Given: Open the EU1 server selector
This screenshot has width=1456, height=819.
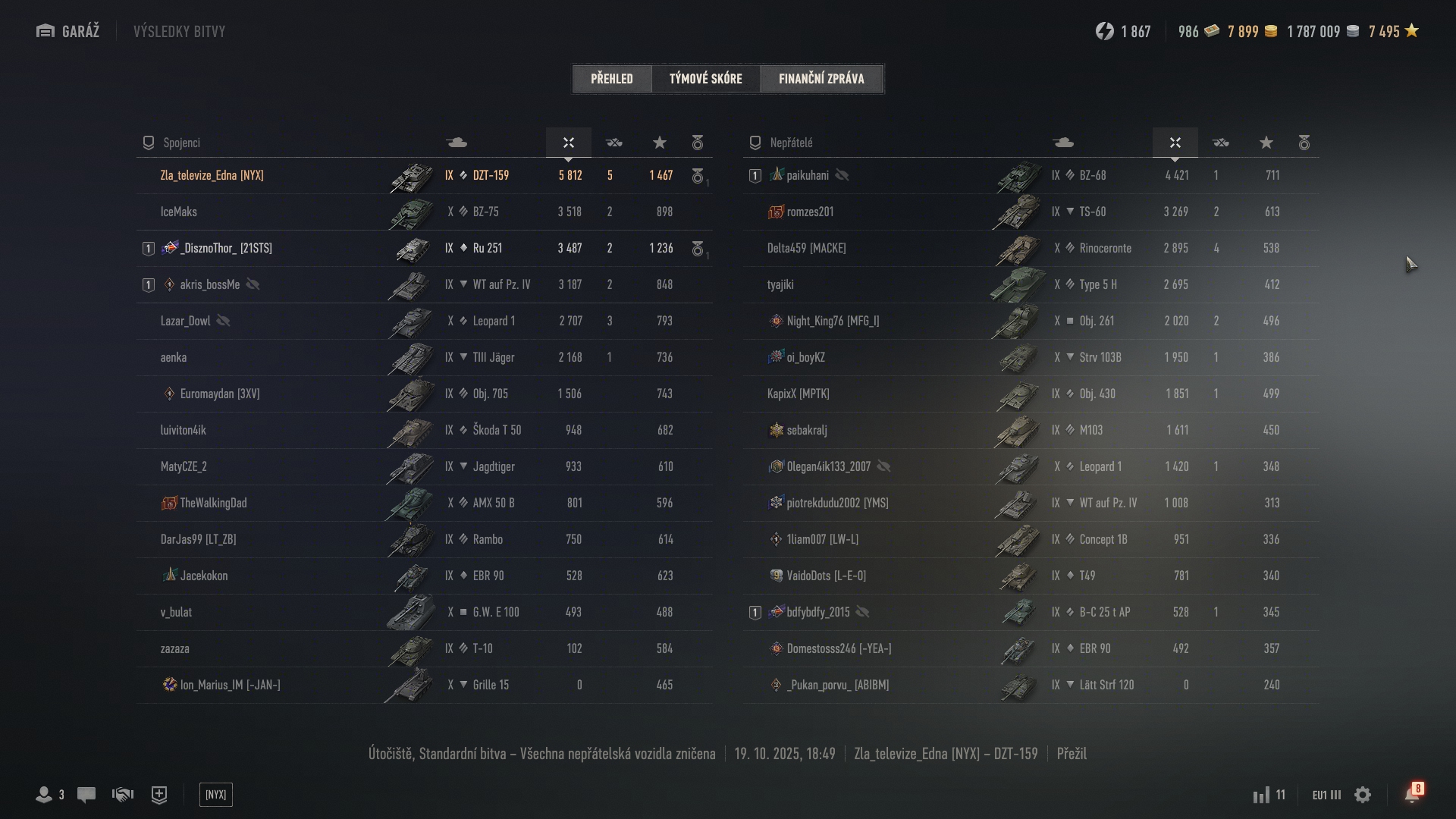Looking at the screenshot, I should [x=1326, y=795].
